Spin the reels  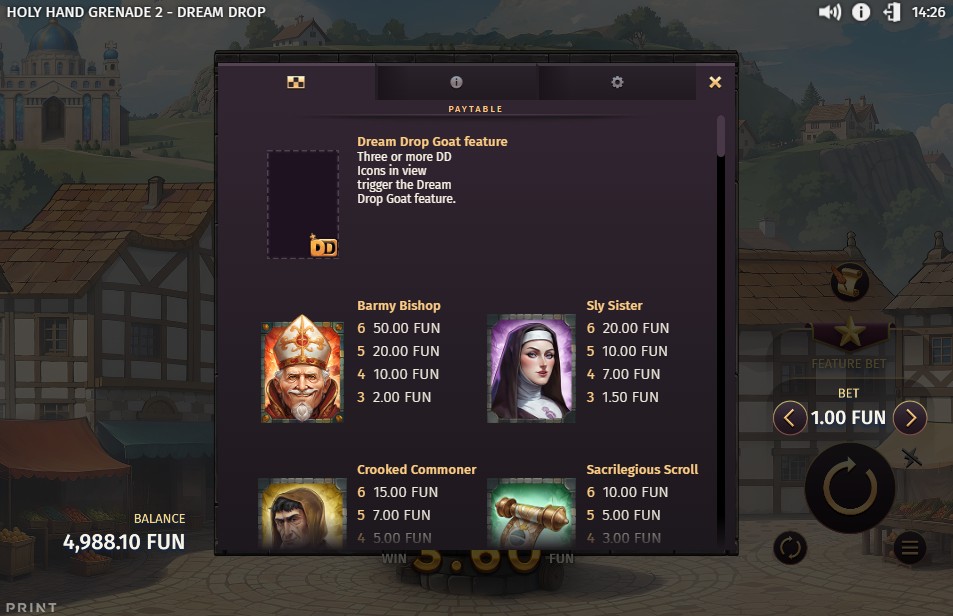[x=849, y=488]
